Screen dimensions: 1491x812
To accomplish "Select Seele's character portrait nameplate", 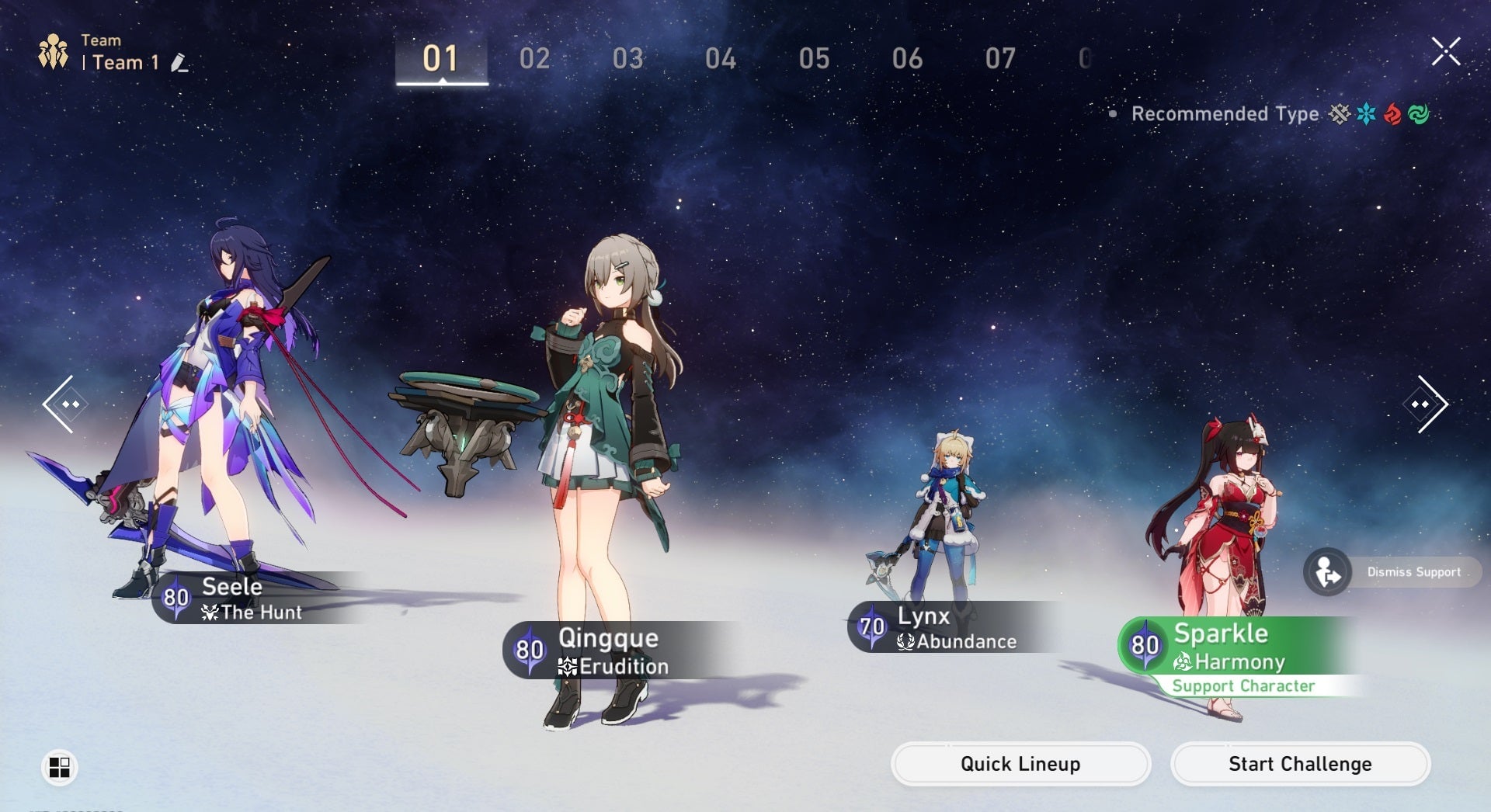I will coord(233,598).
